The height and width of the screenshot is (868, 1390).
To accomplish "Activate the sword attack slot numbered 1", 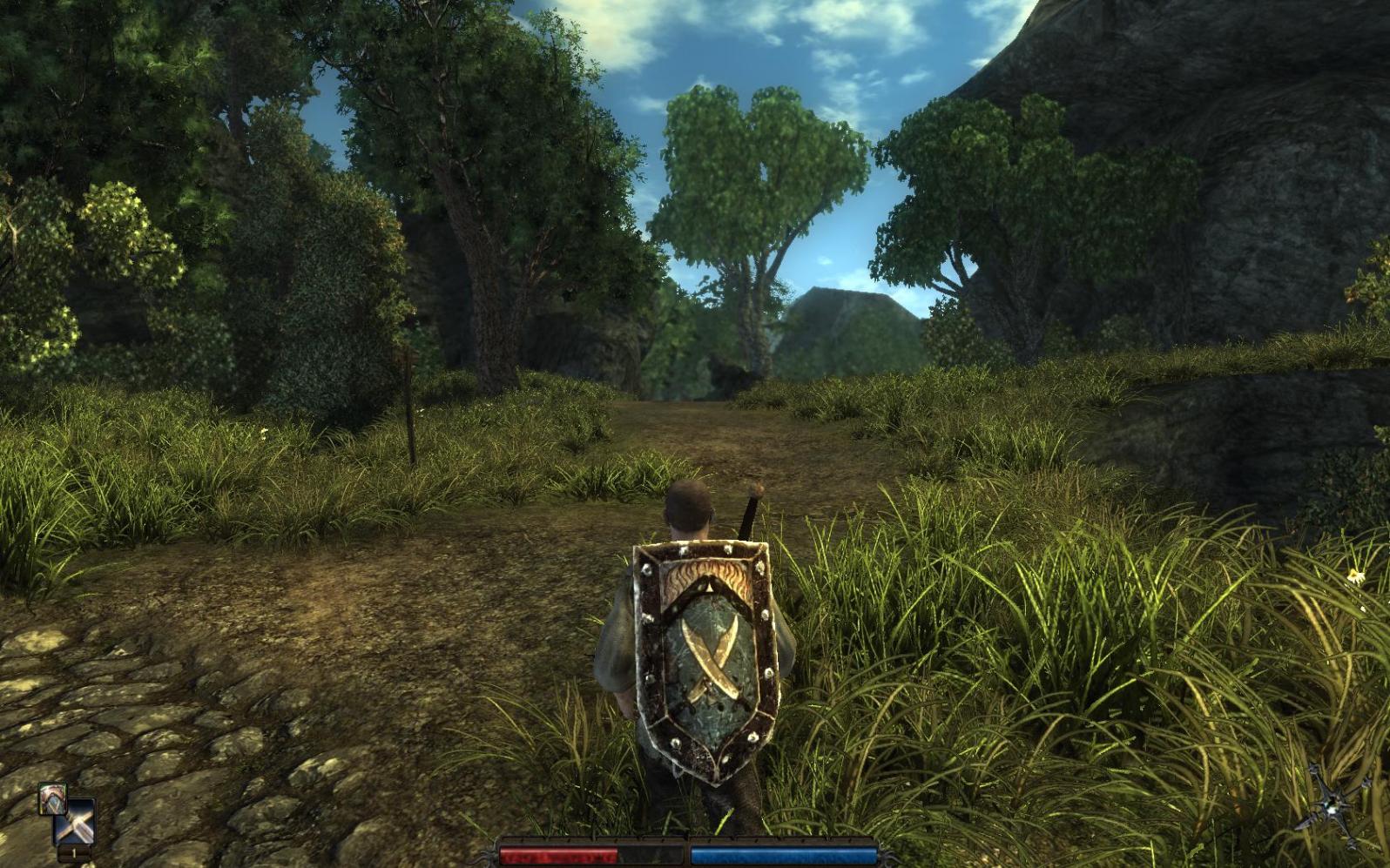I will [x=74, y=824].
